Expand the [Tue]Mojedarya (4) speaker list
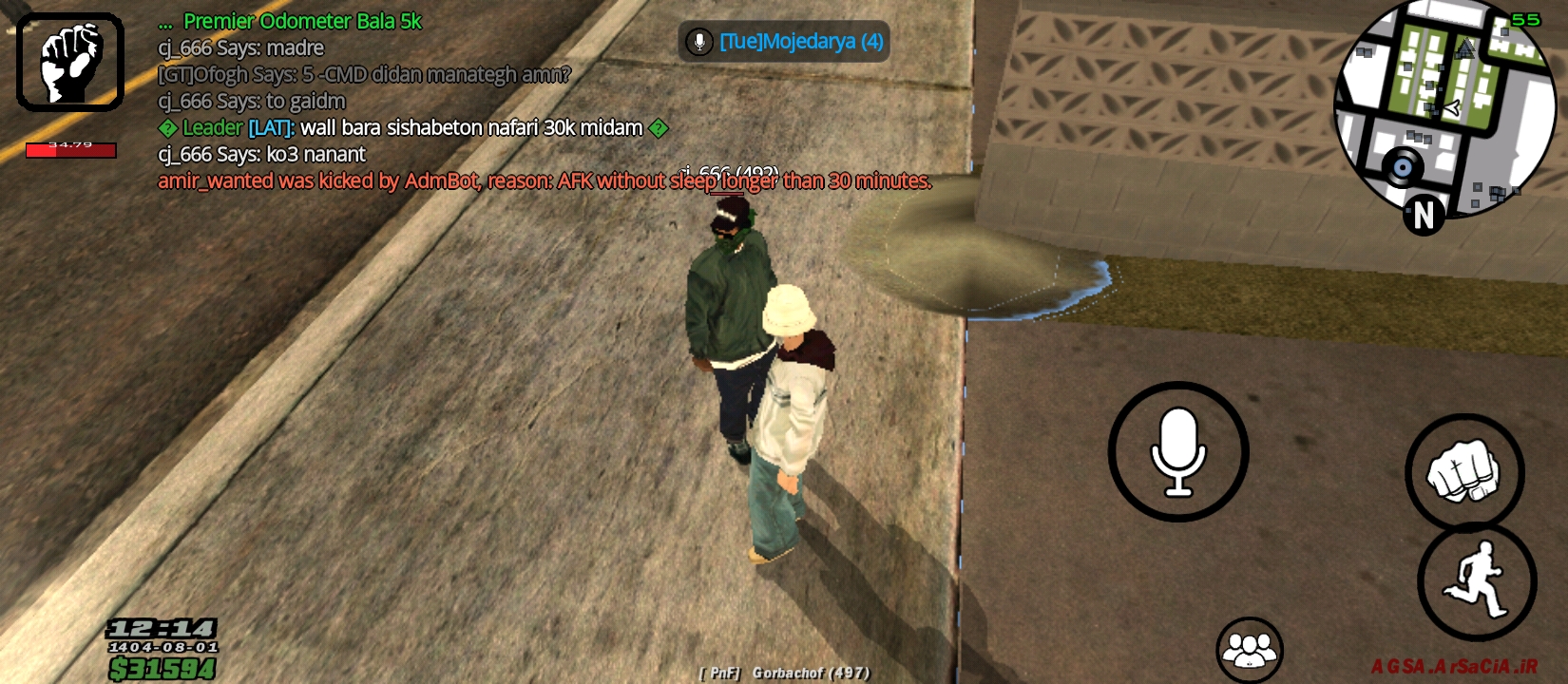The width and height of the screenshot is (1568, 684). (x=801, y=43)
